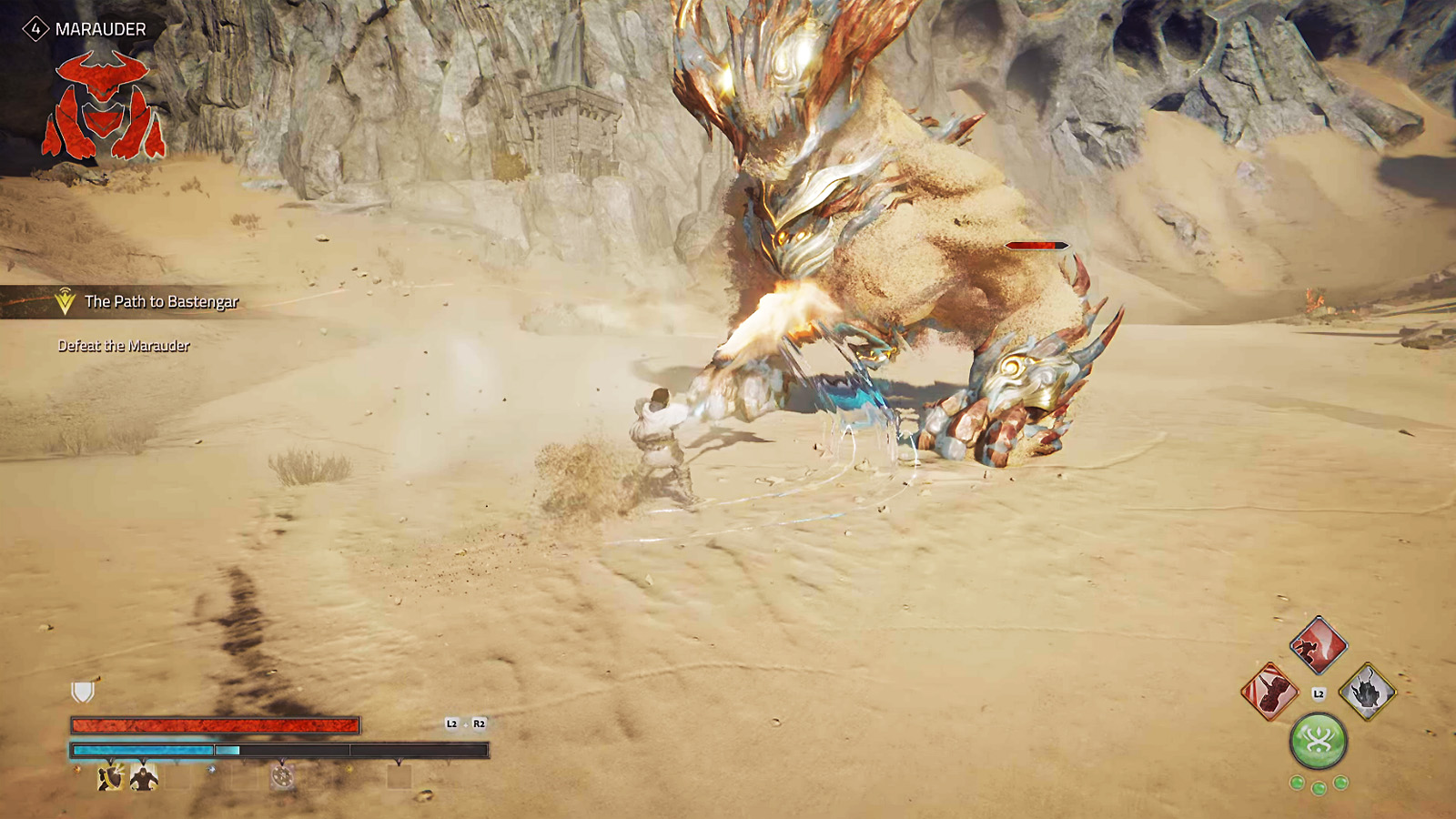Click the Defeat the Marauder objective text
The width and height of the screenshot is (1456, 819).
(124, 346)
